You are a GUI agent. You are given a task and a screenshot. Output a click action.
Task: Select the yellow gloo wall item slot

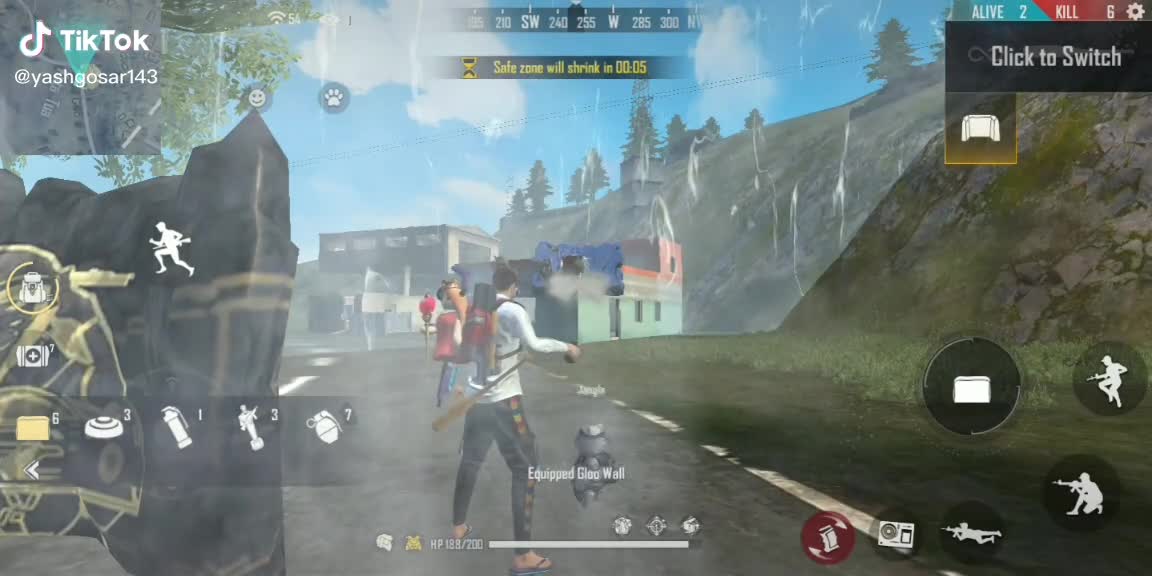[33, 428]
